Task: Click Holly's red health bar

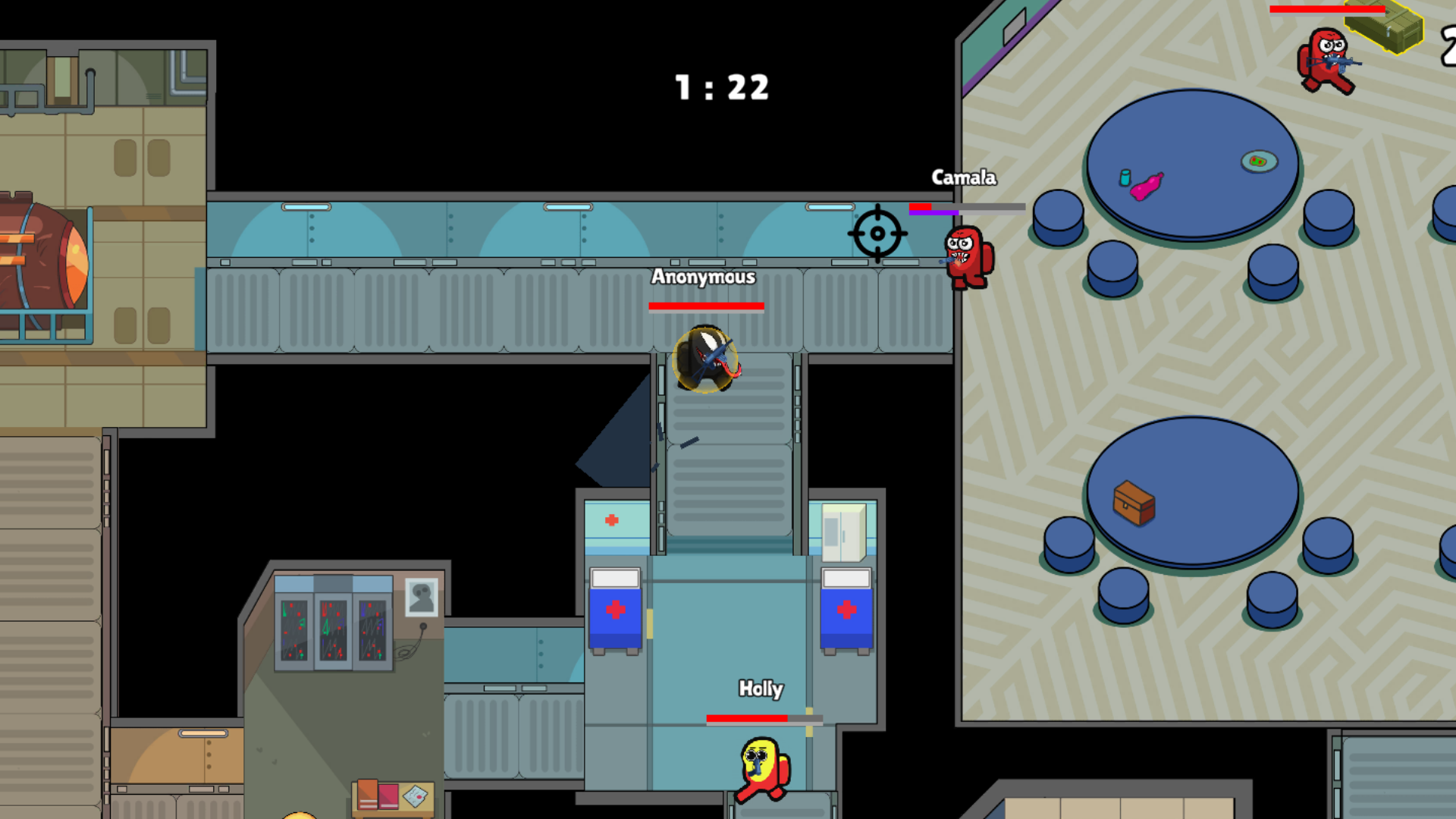Action: tap(747, 716)
